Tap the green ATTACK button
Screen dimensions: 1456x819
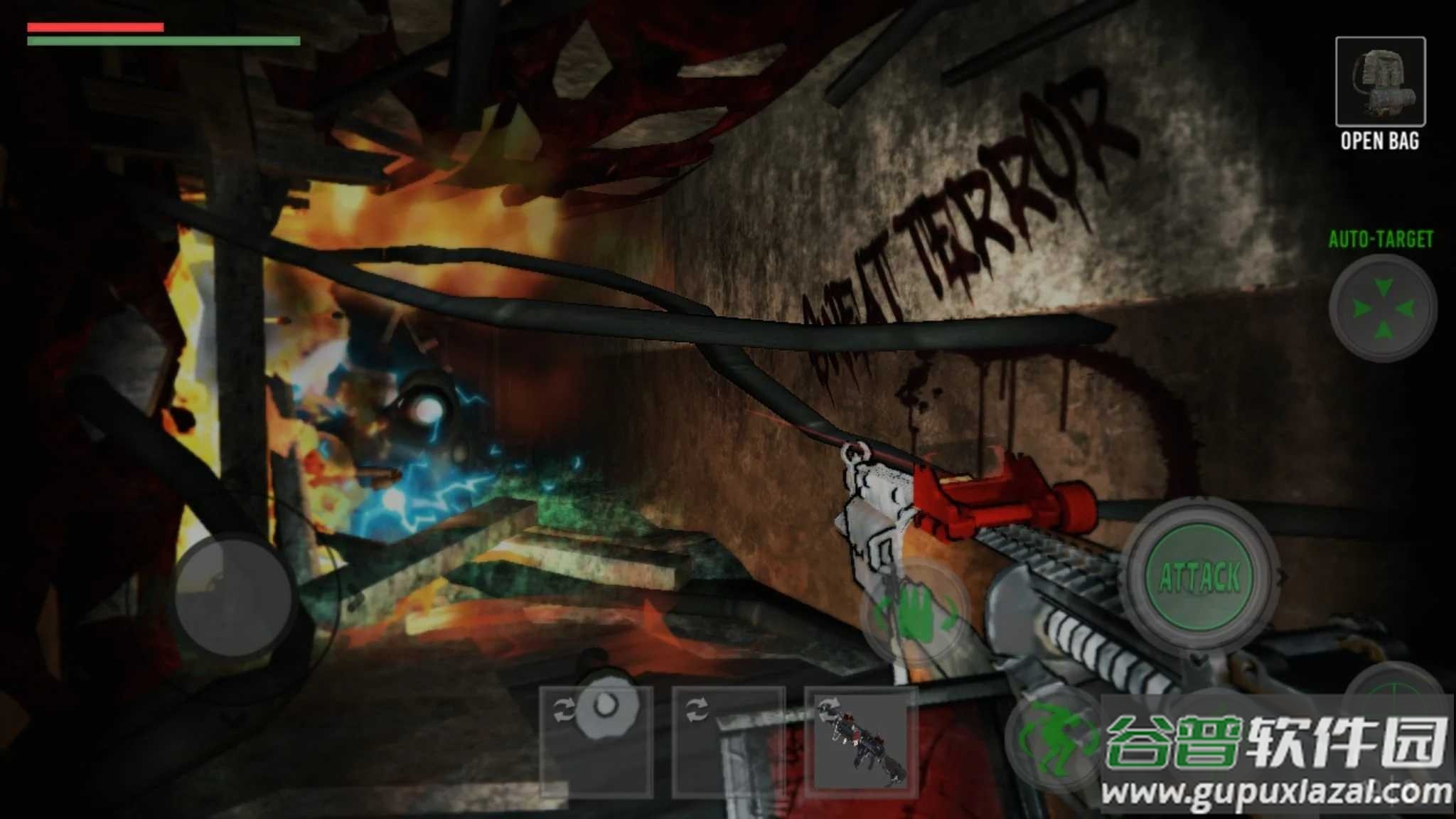1200,576
